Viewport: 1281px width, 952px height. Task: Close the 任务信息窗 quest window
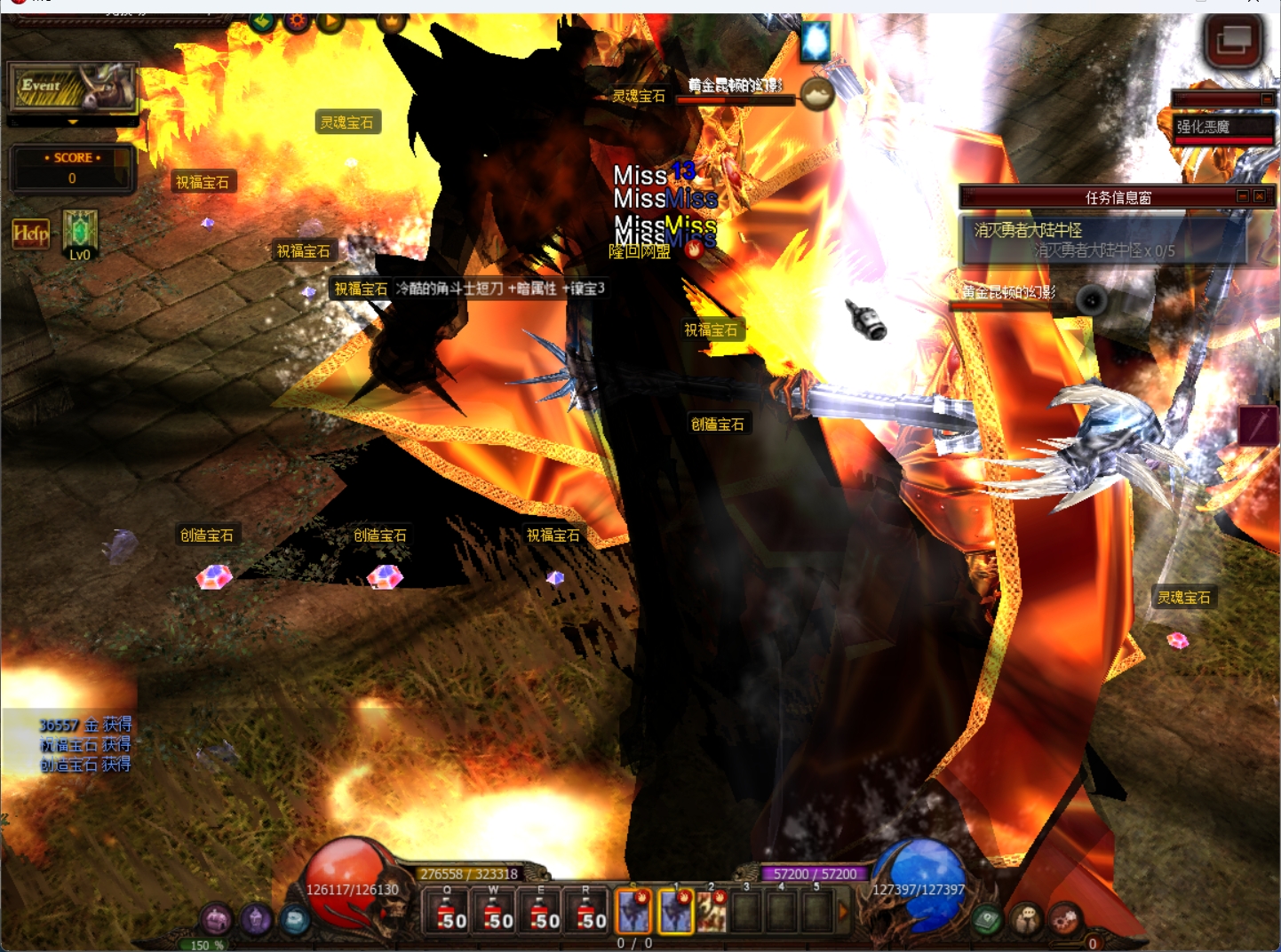(1259, 196)
